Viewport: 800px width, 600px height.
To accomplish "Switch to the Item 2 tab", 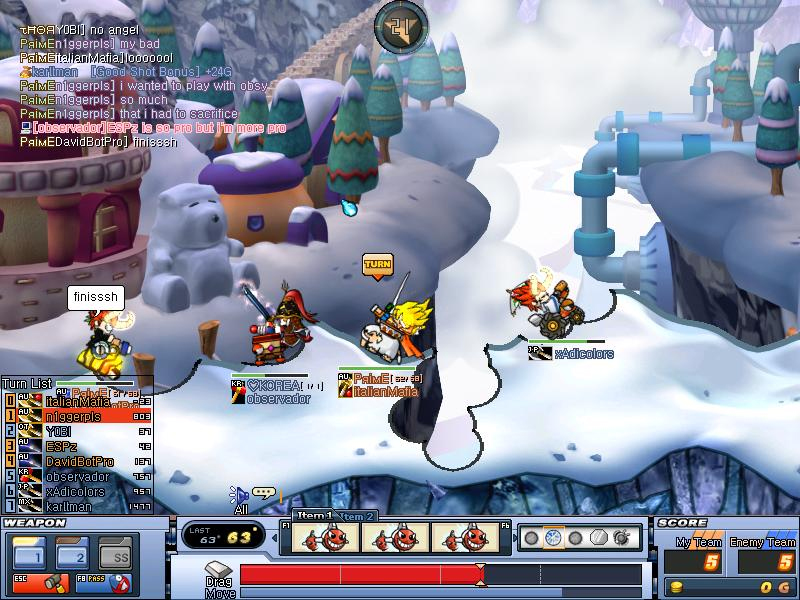I will 357,516.
